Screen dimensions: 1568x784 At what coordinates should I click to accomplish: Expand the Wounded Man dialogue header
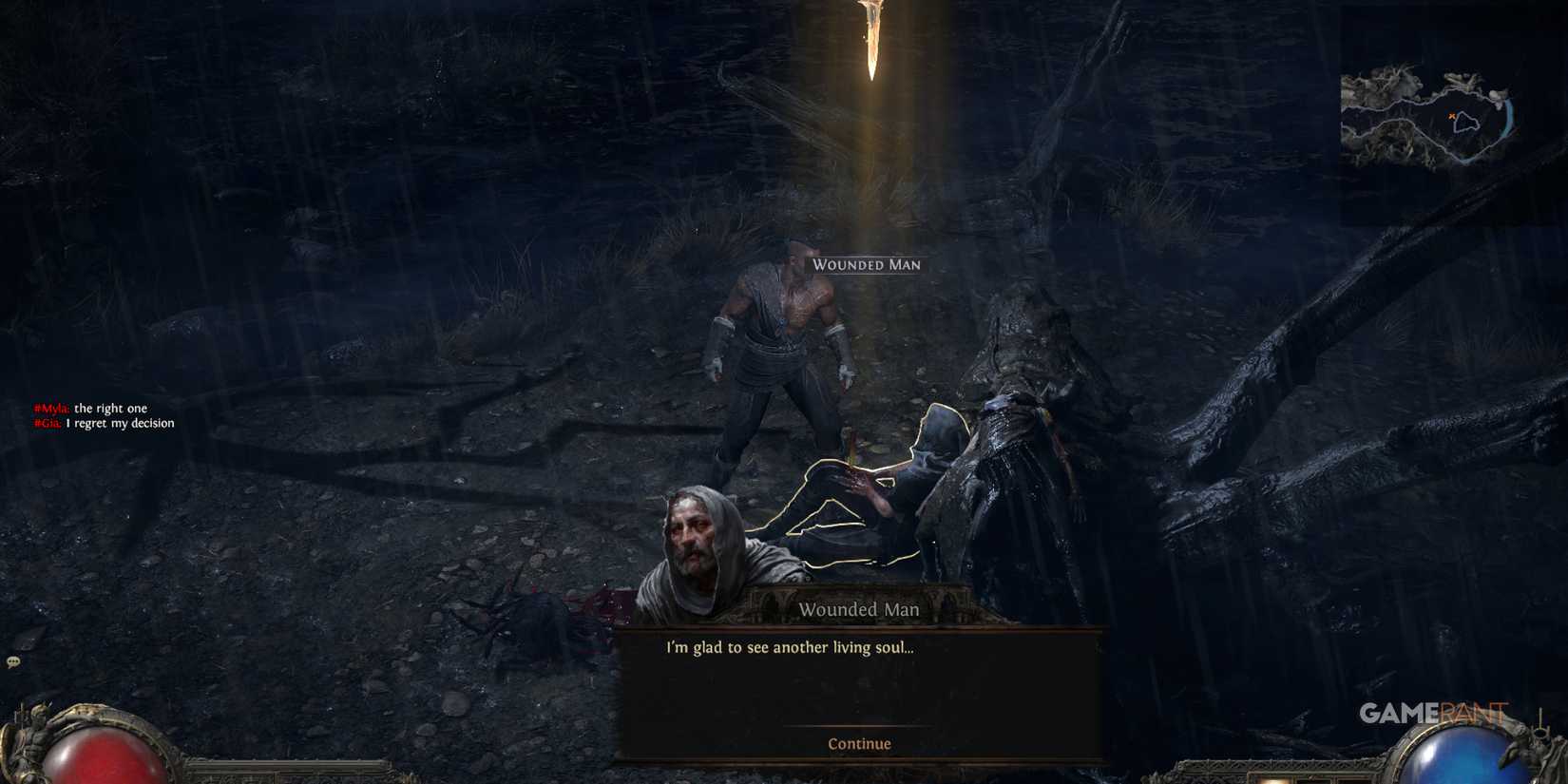(x=859, y=609)
